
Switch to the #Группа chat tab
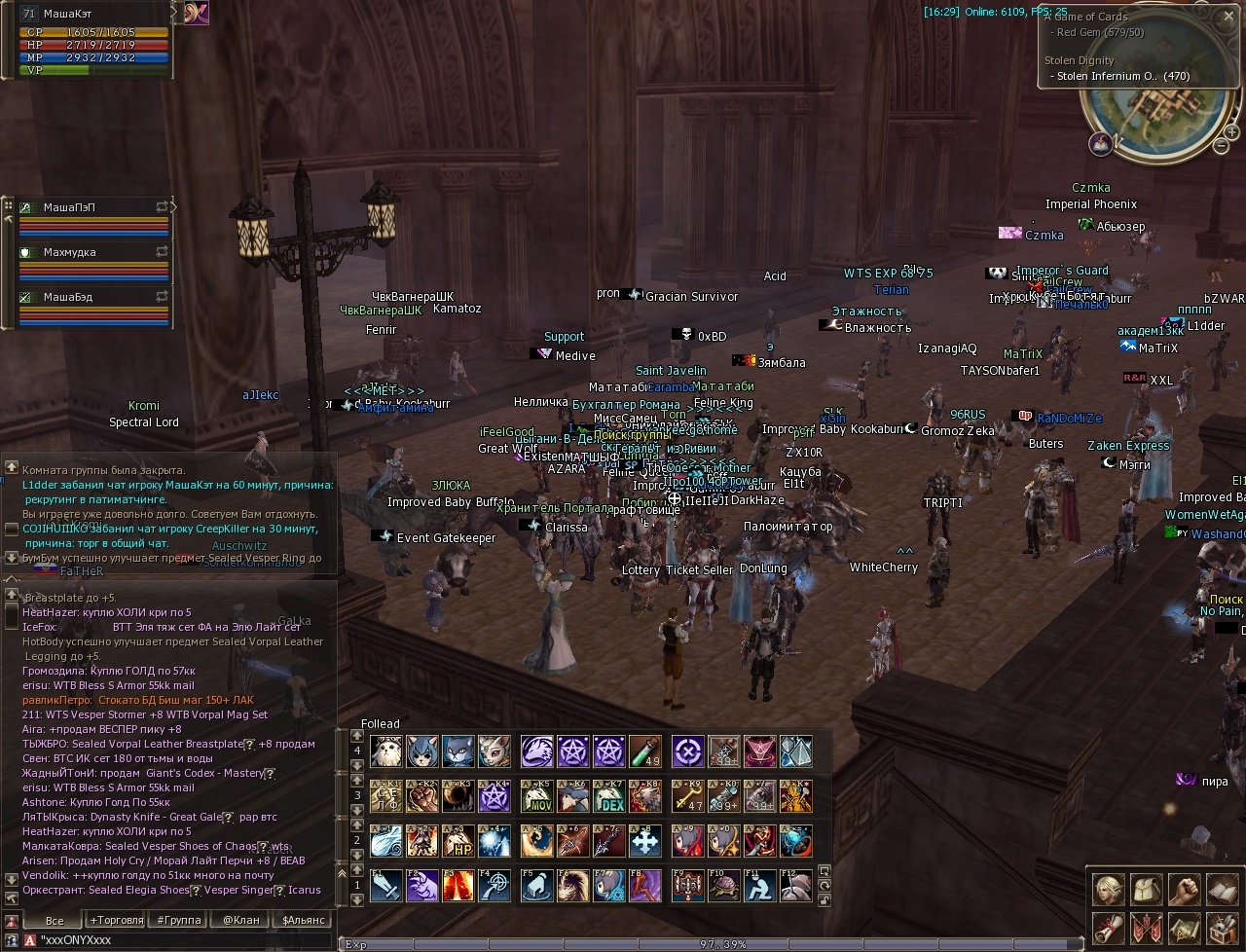click(179, 920)
